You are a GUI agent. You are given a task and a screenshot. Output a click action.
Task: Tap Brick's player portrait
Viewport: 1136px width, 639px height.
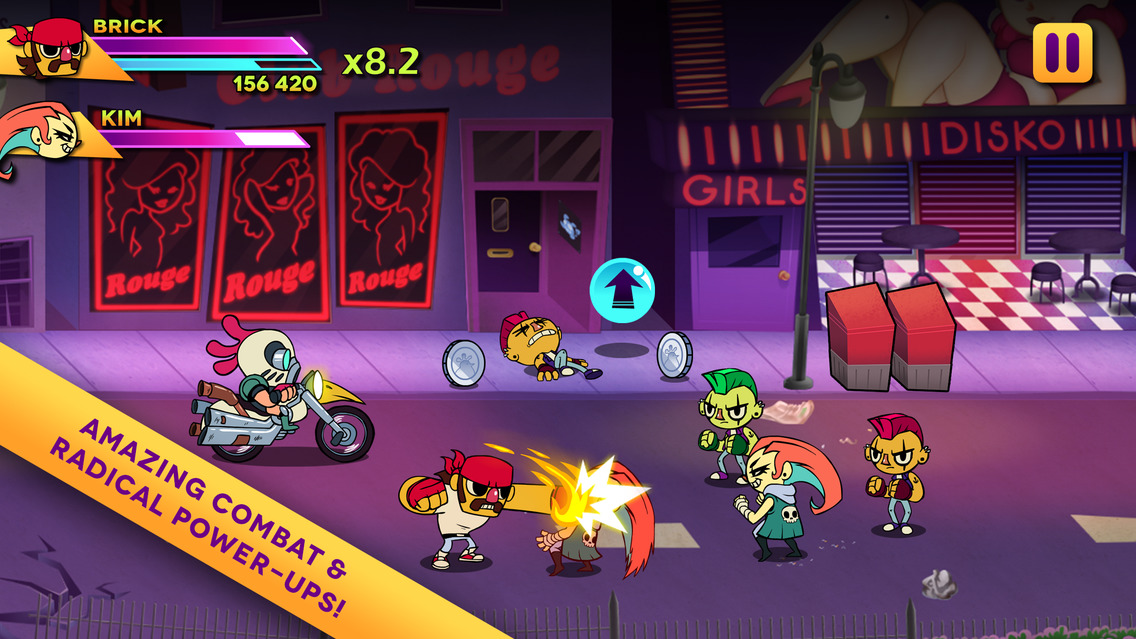click(x=57, y=49)
